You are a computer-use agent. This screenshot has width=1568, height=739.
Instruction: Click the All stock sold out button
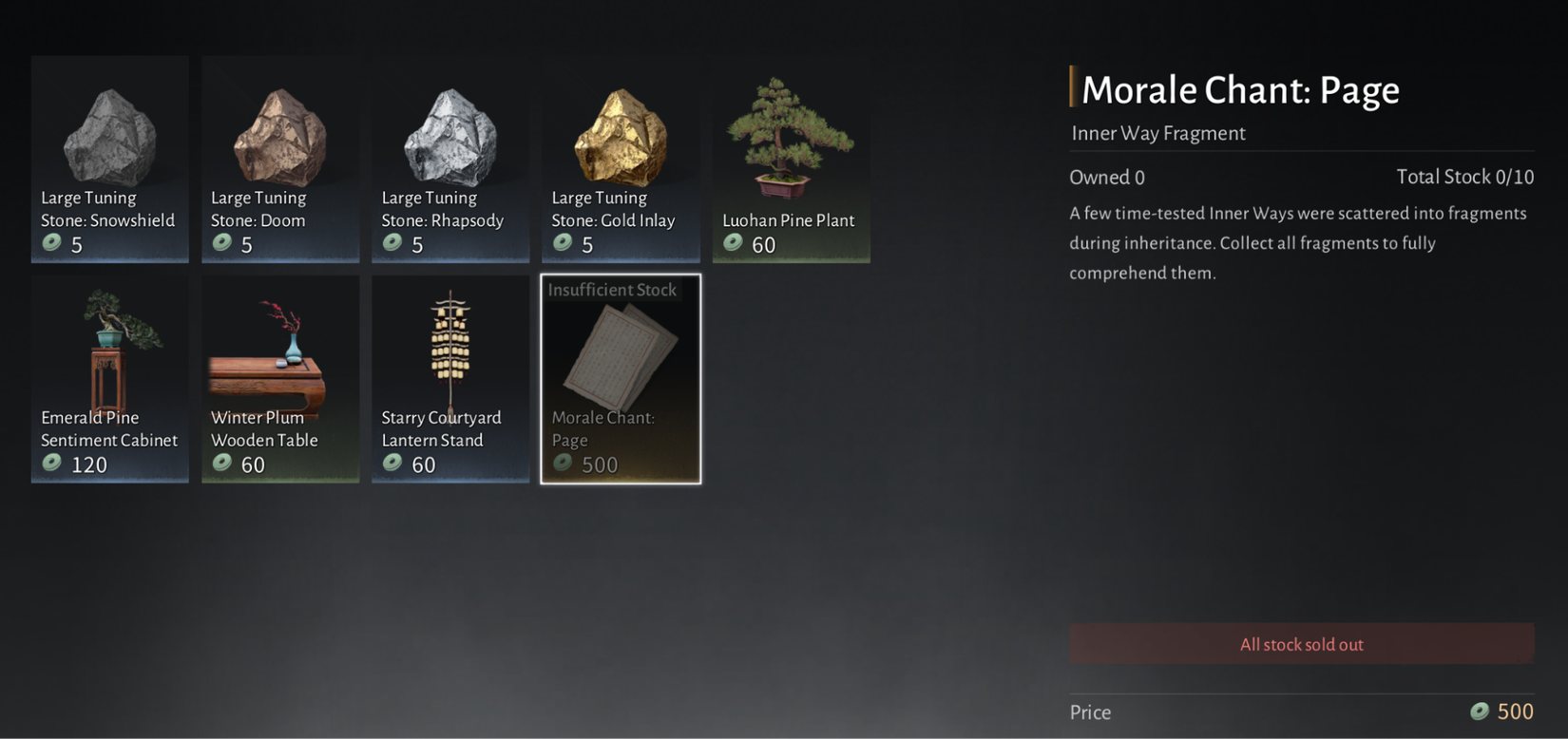click(1301, 643)
